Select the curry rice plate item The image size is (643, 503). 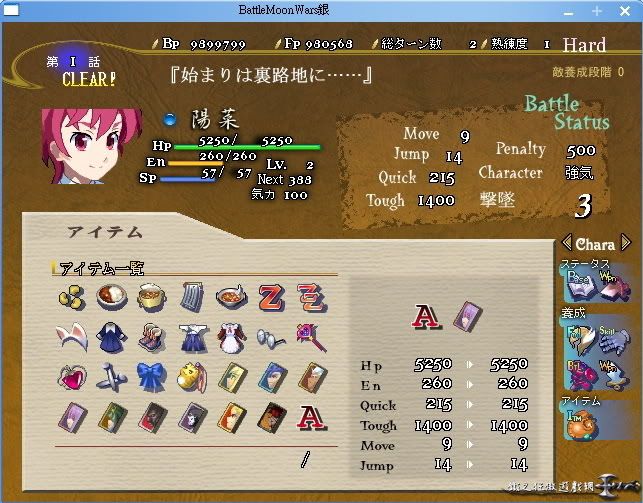click(111, 297)
